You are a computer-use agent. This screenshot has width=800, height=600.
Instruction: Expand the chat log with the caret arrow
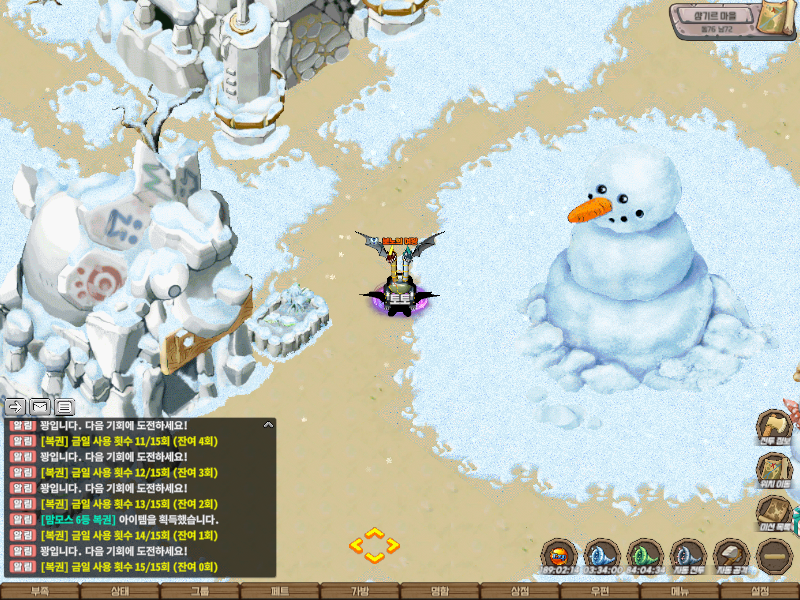pos(268,425)
